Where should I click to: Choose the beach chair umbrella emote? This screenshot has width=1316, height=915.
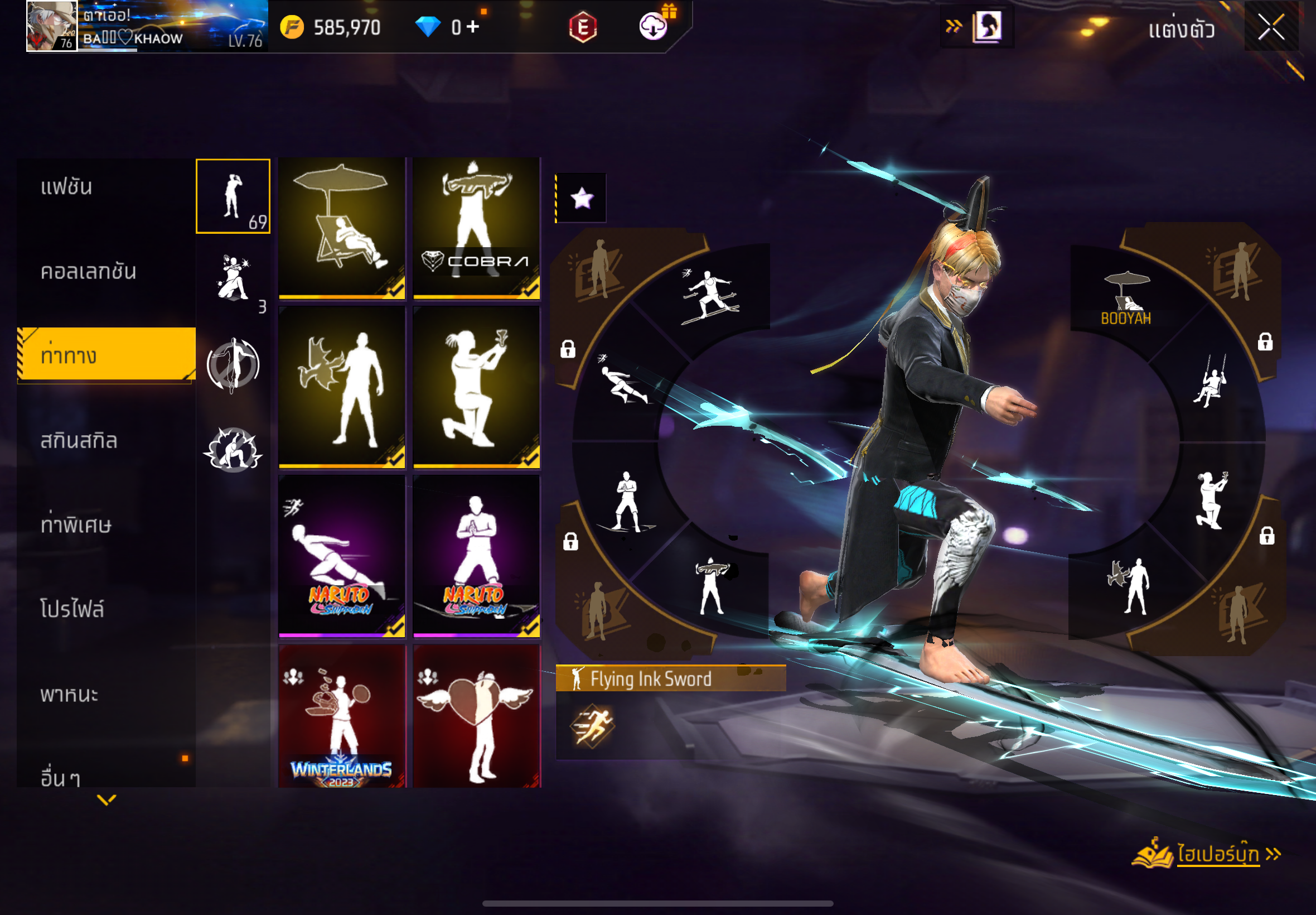click(341, 228)
